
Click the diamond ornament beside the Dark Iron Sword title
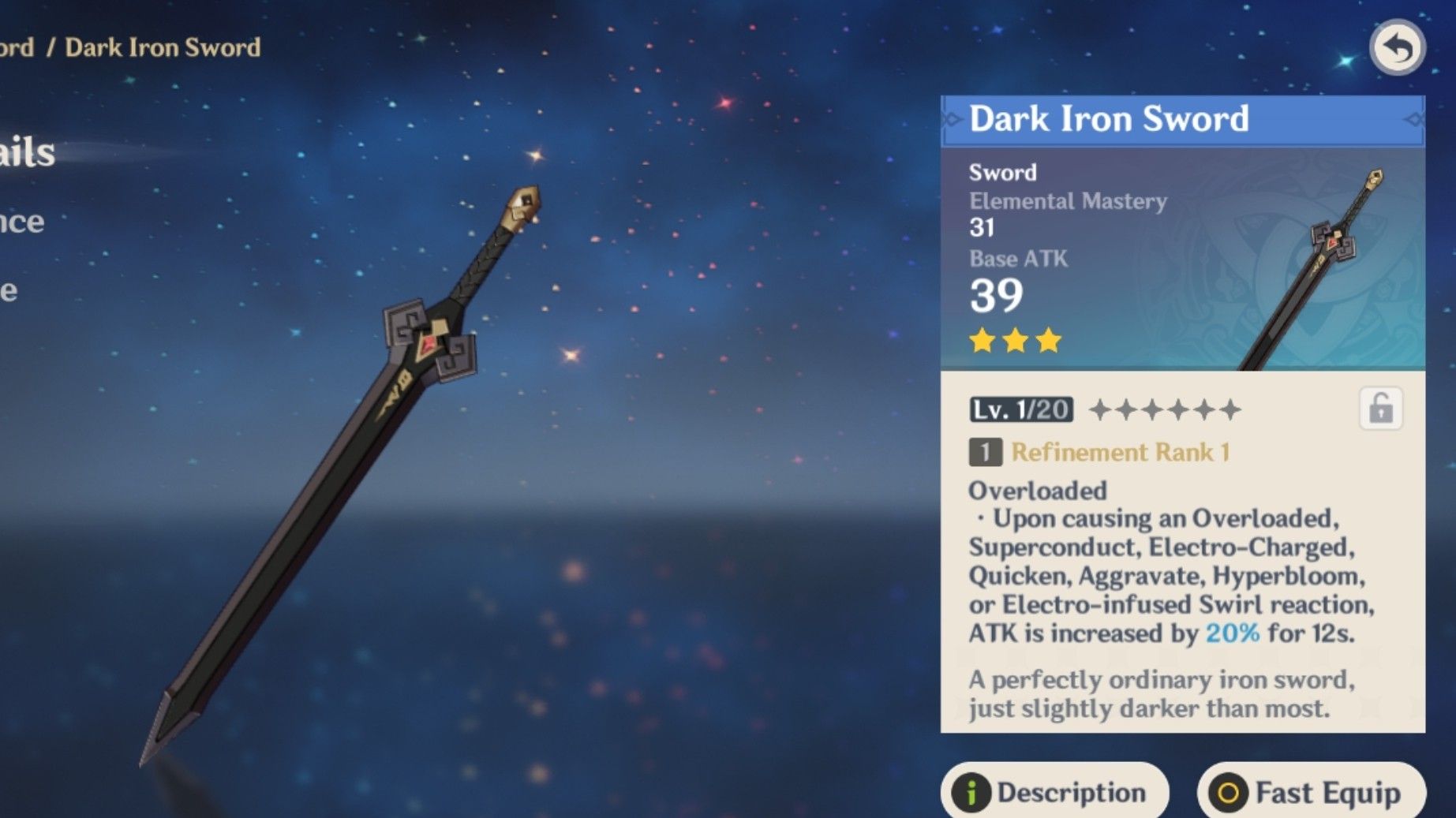[951, 119]
